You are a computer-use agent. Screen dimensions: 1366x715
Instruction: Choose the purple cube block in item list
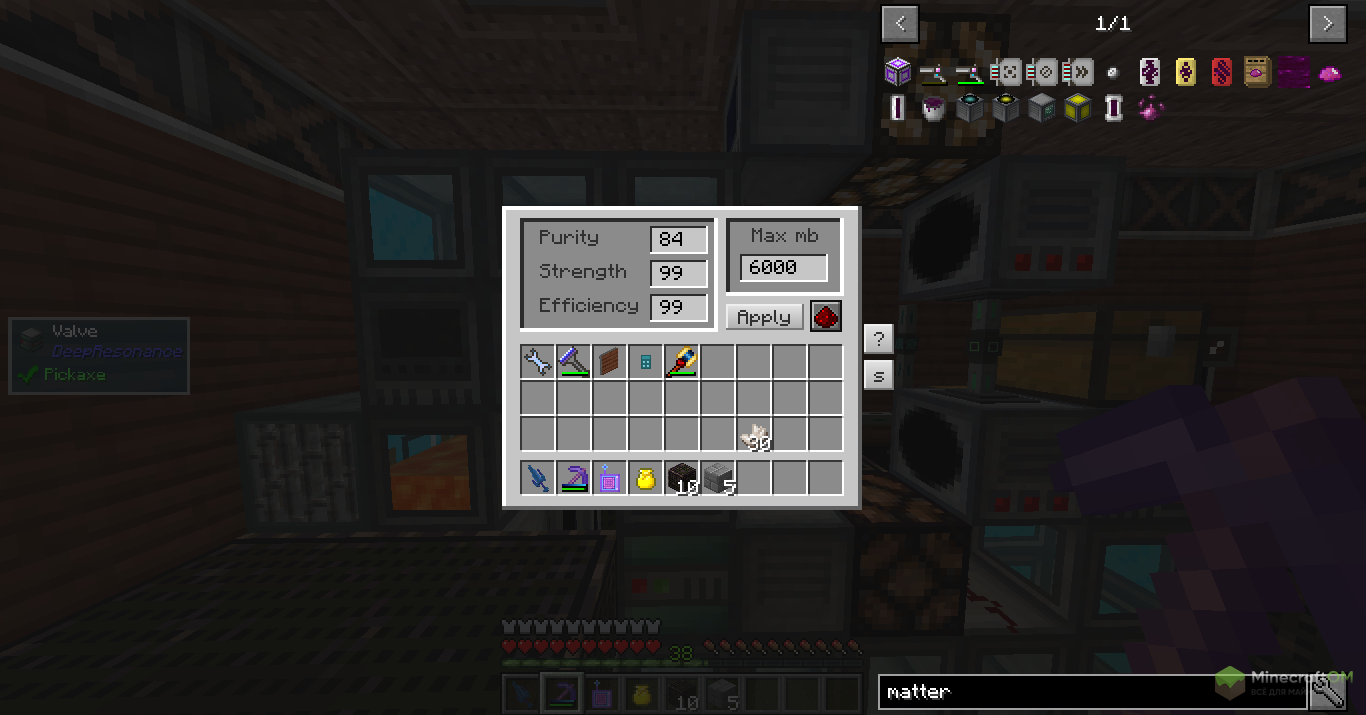[897, 72]
